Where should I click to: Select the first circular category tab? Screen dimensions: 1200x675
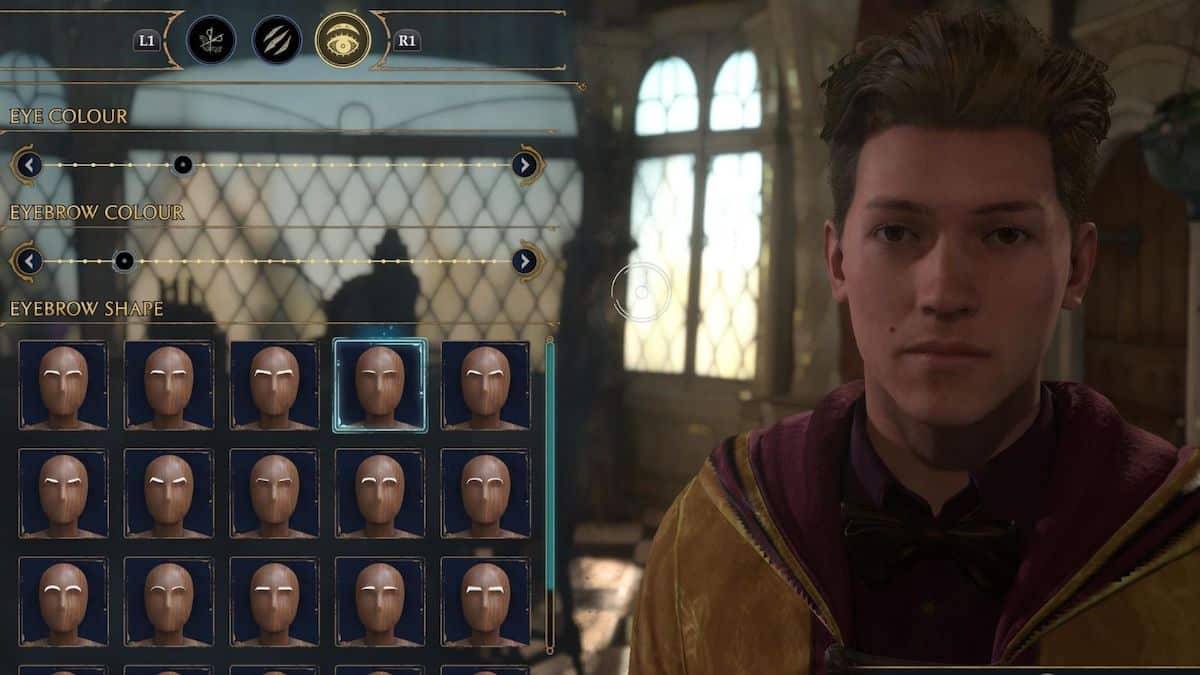click(211, 40)
